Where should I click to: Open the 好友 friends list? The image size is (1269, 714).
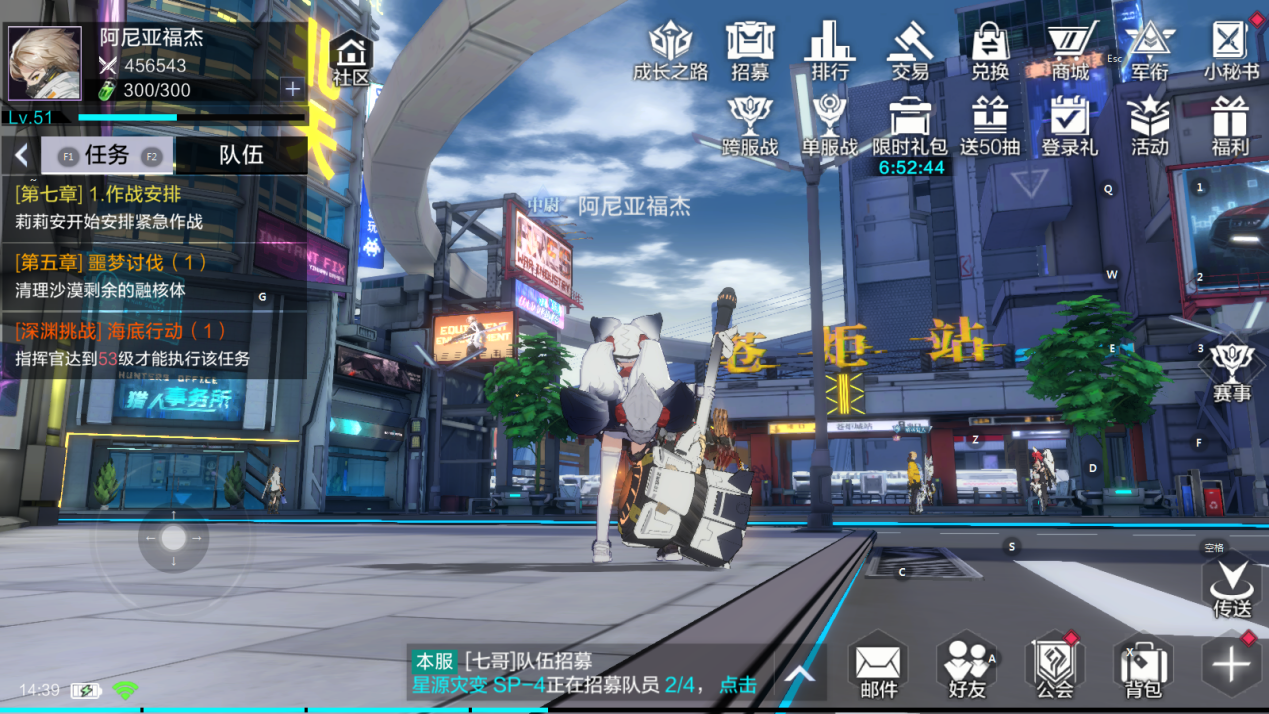click(x=967, y=666)
